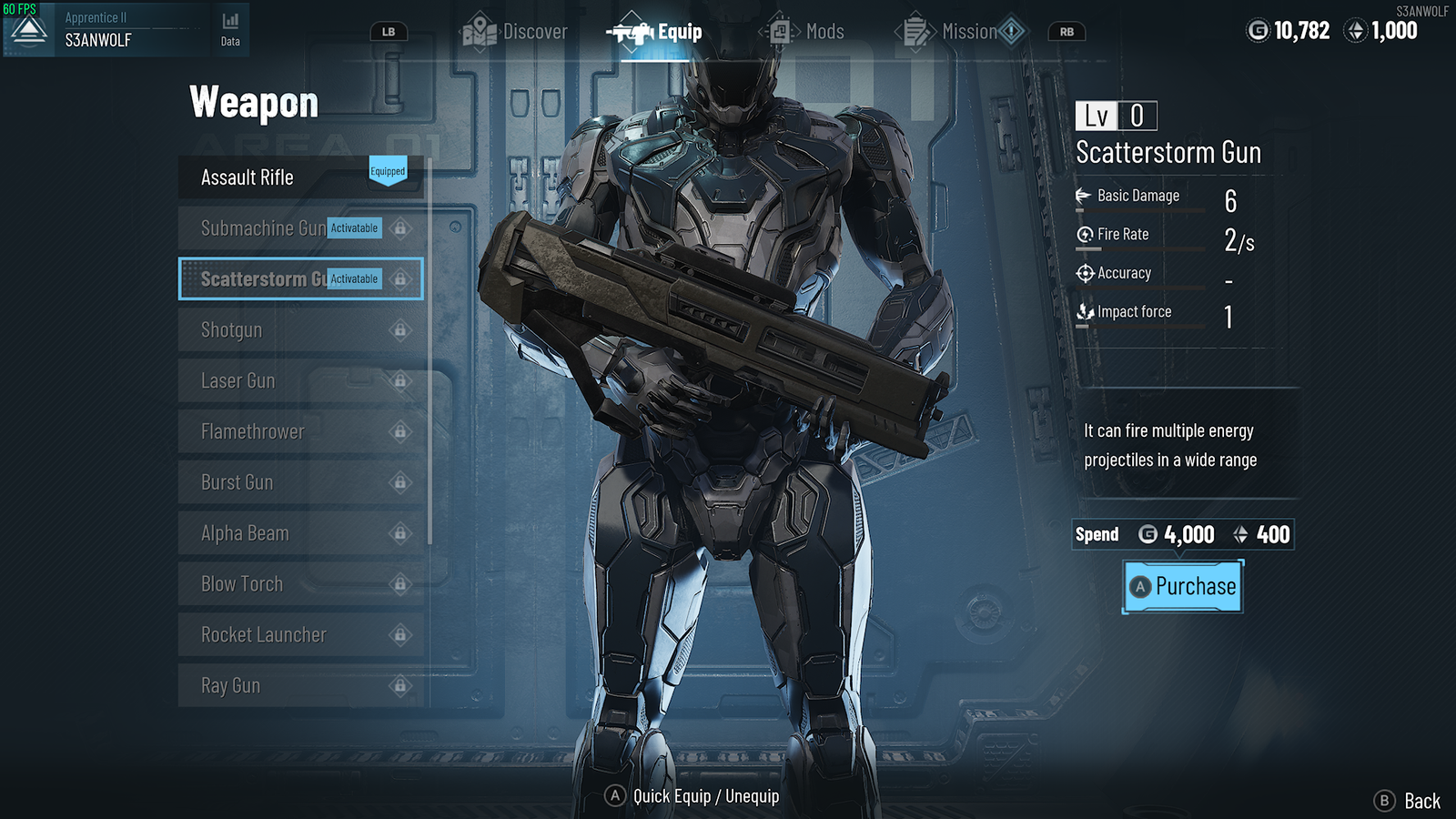Select the Scatterstorm Gun entry
This screenshot has width=1456, height=819.
tap(300, 279)
